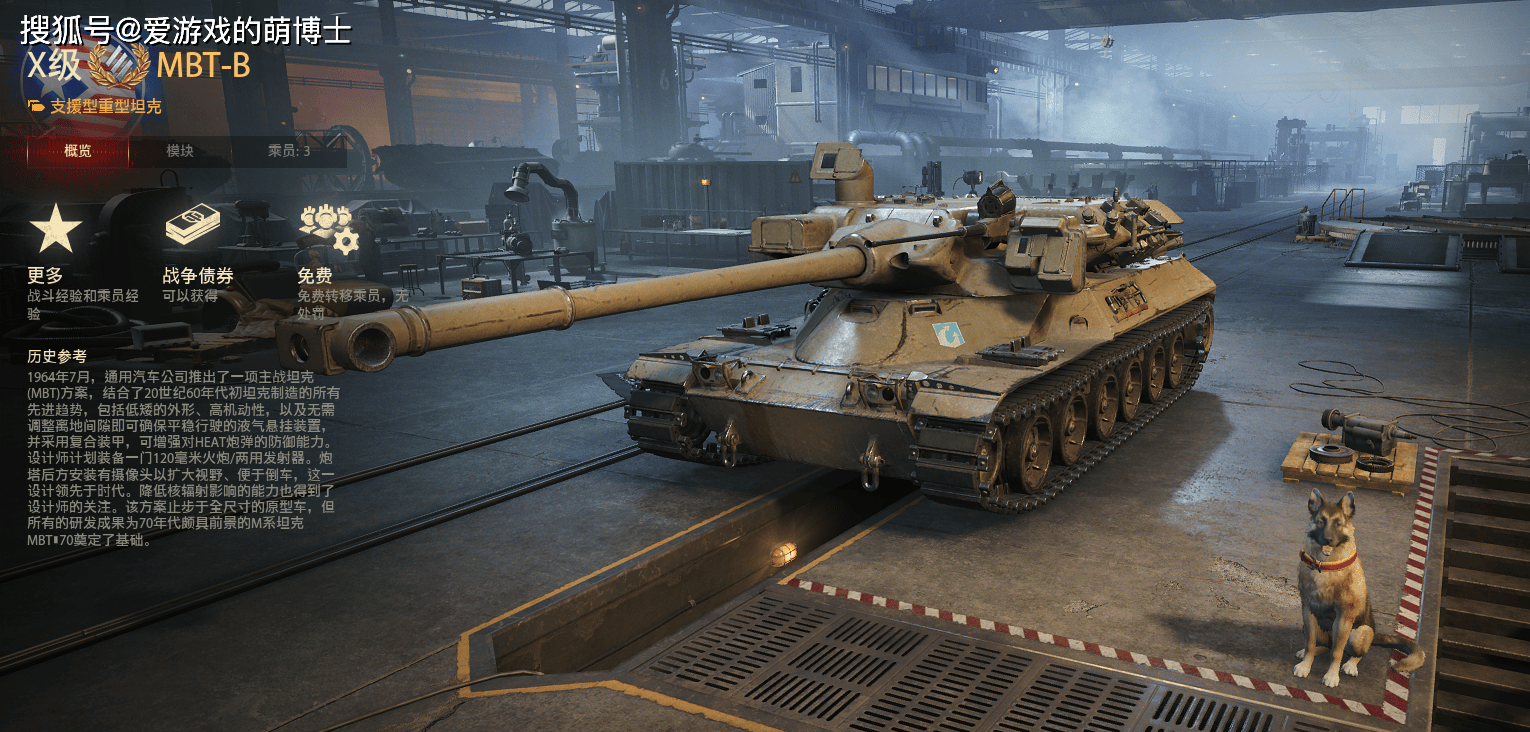Click the laurel wreath elite badge beside MBT-B
This screenshot has height=732, width=1530.
point(118,67)
